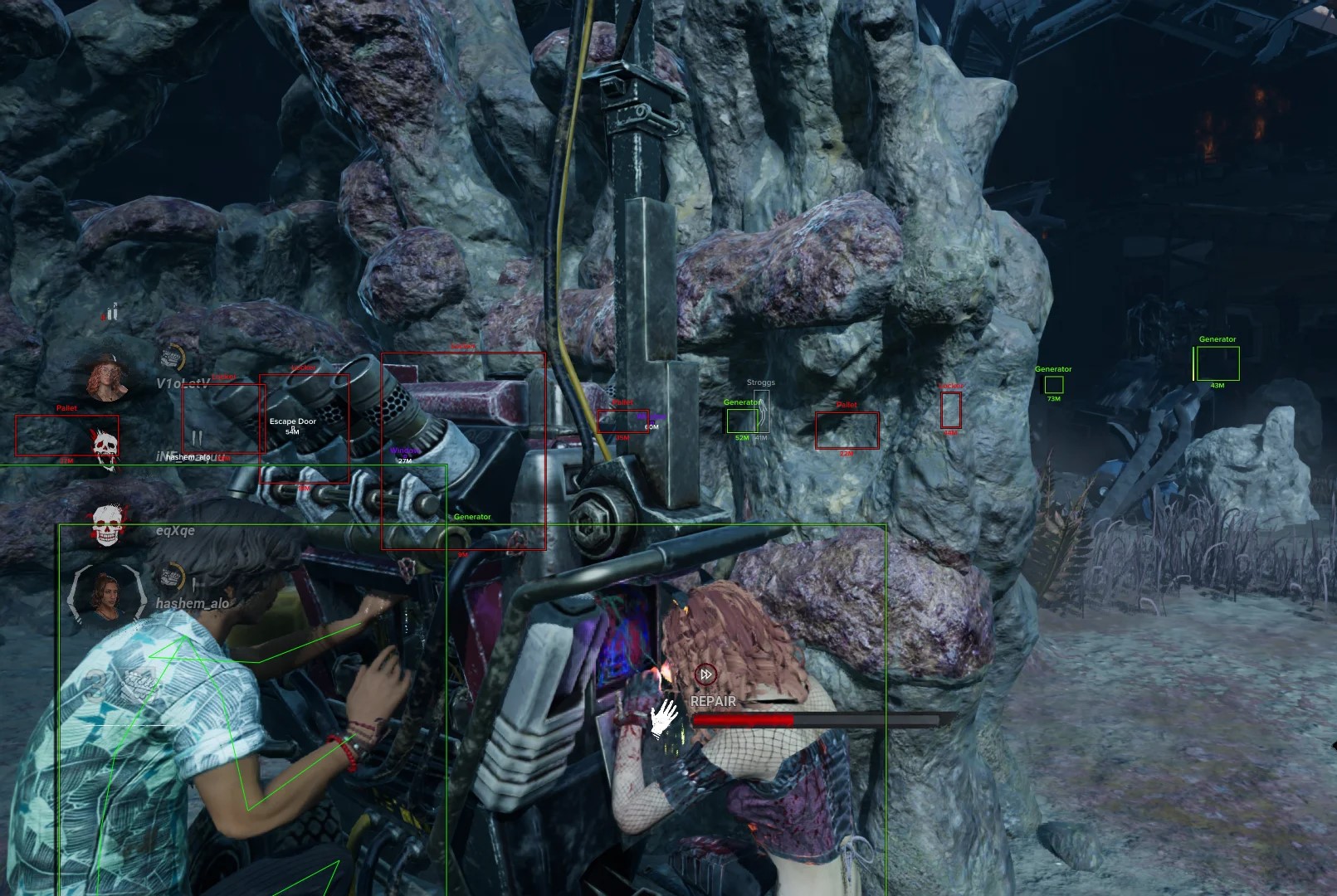Select V1oLetV's survivor portrait
This screenshot has width=1337, height=896.
[x=107, y=377]
